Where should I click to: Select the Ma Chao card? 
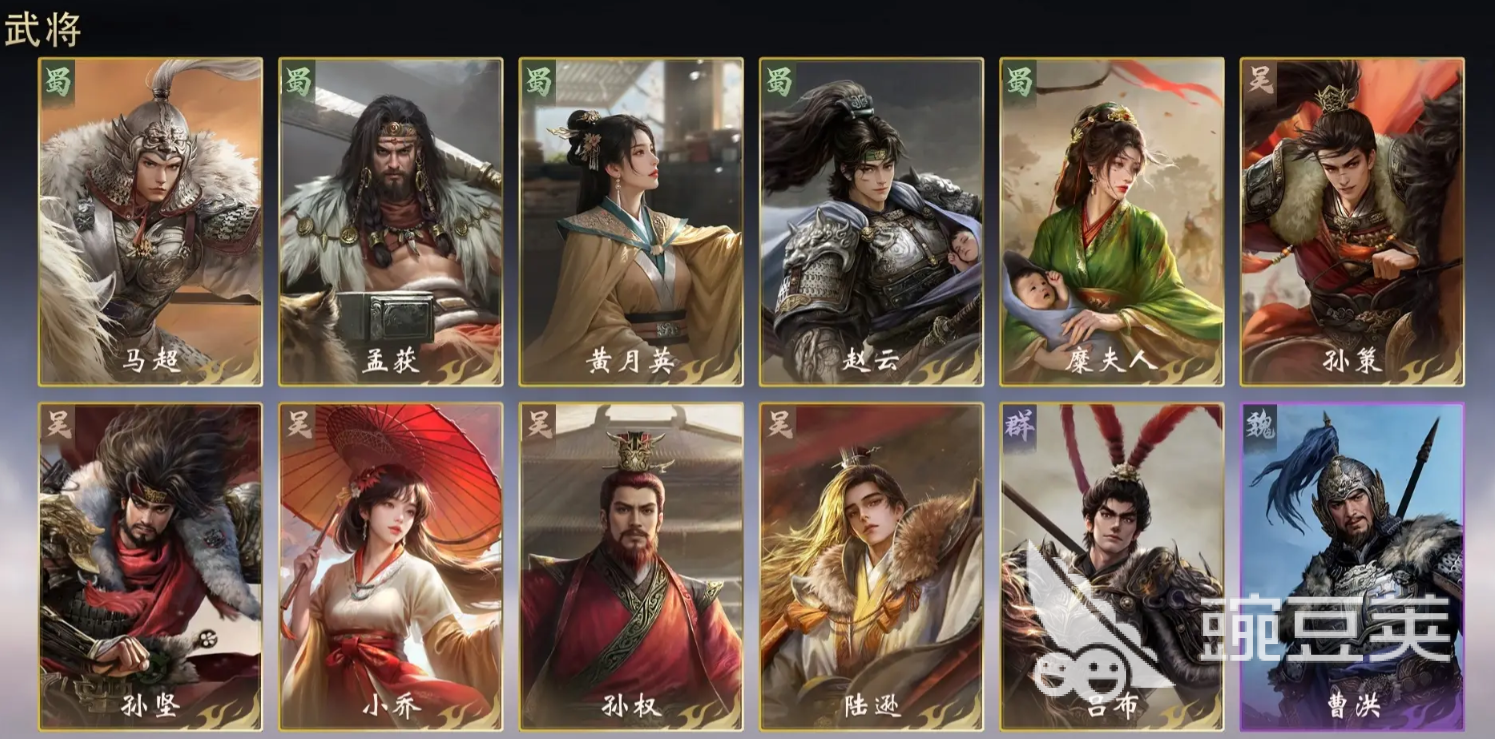tap(150, 220)
